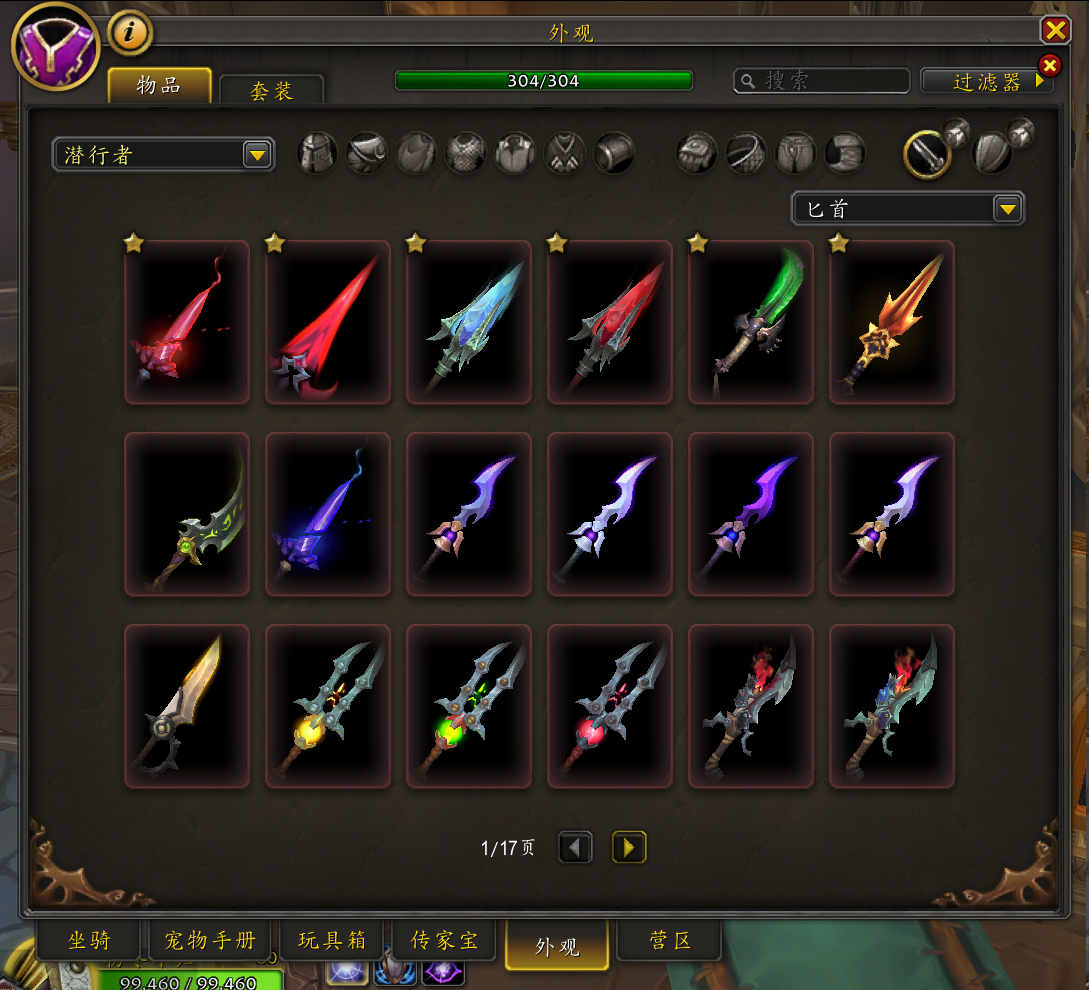The height and width of the screenshot is (990, 1089).
Task: Show the 传家宝 heirlooms tab
Action: pos(444,941)
